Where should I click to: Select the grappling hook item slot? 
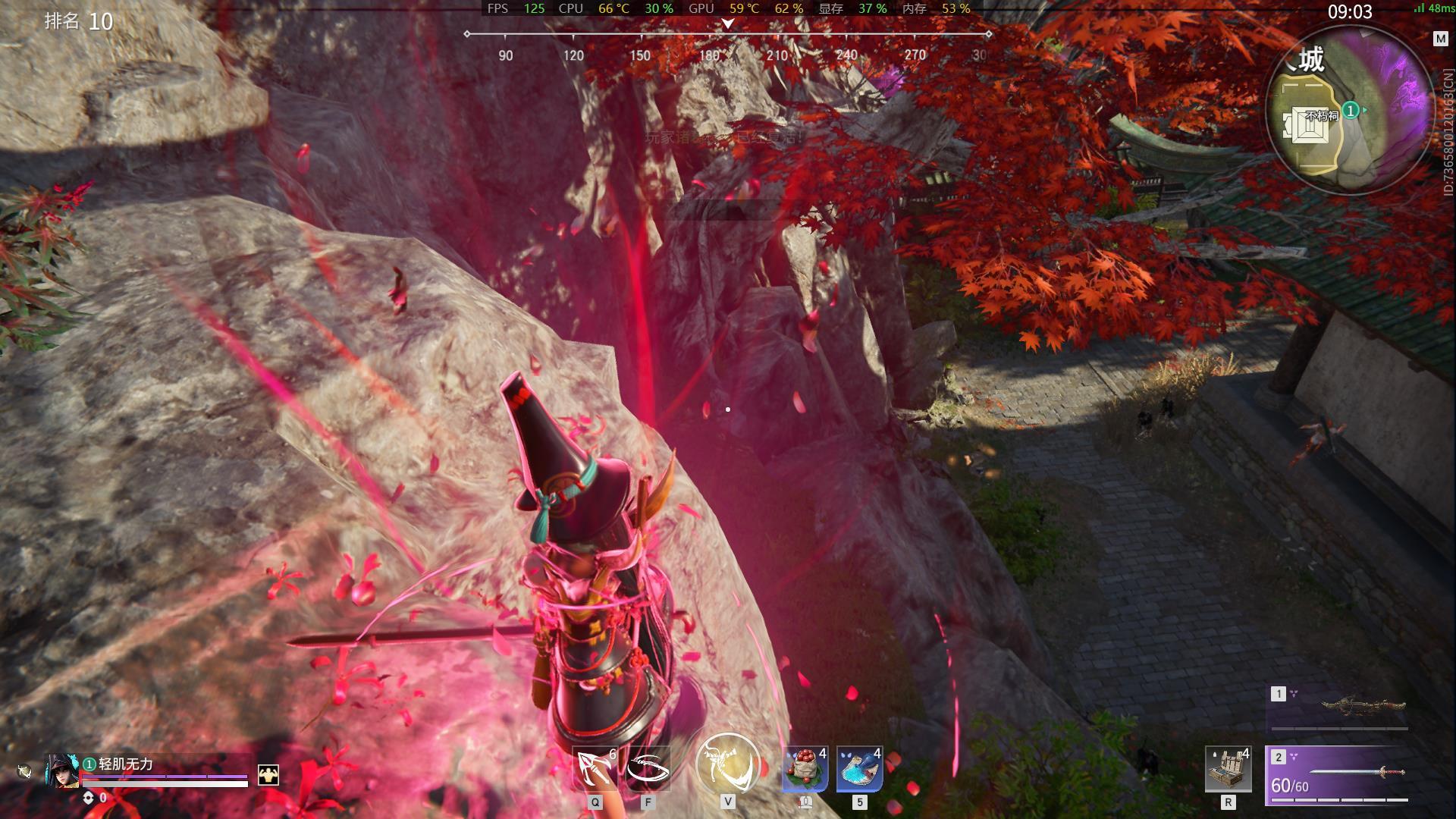click(x=594, y=769)
